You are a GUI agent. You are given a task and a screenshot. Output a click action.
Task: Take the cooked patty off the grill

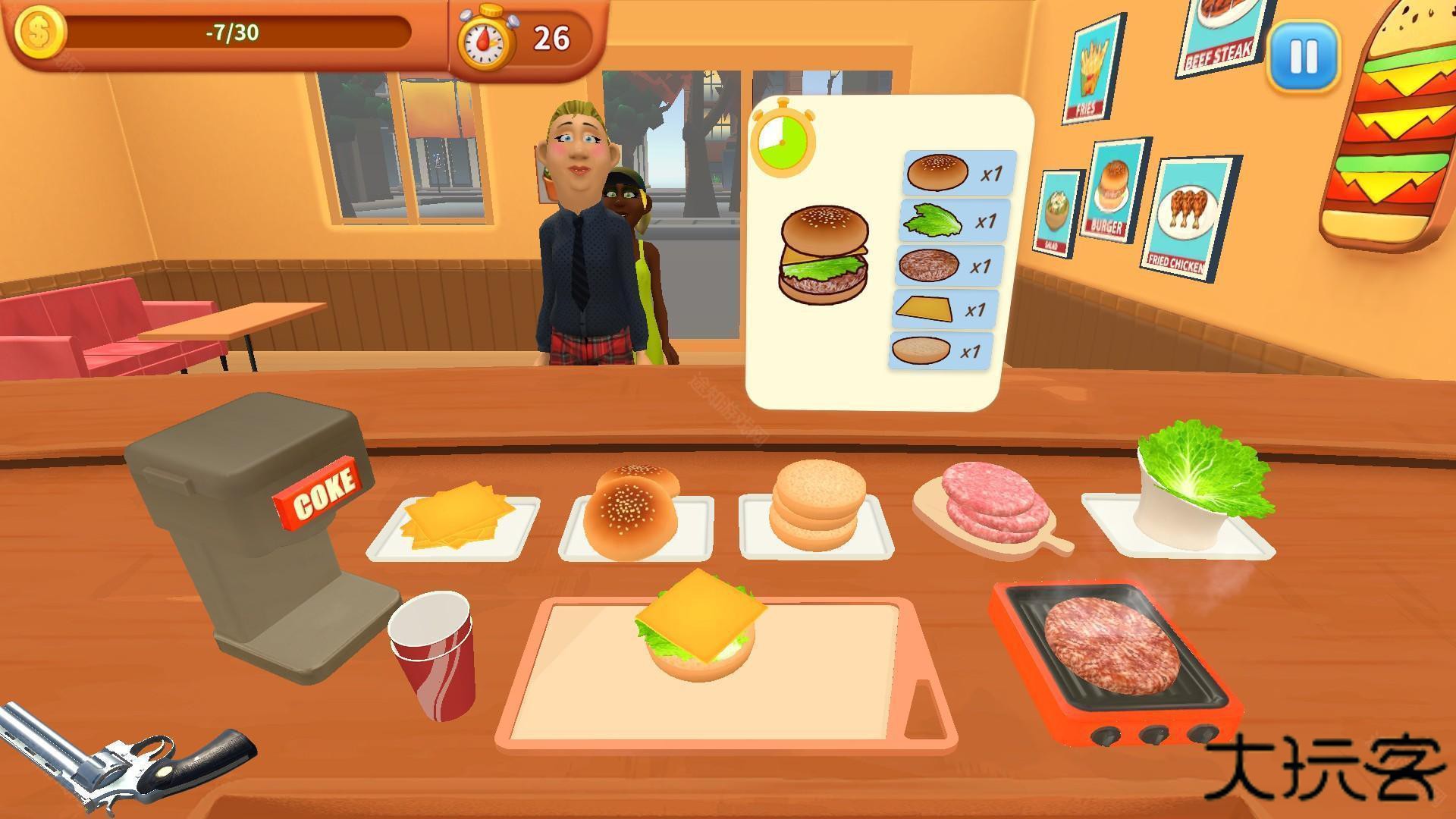point(1111,646)
